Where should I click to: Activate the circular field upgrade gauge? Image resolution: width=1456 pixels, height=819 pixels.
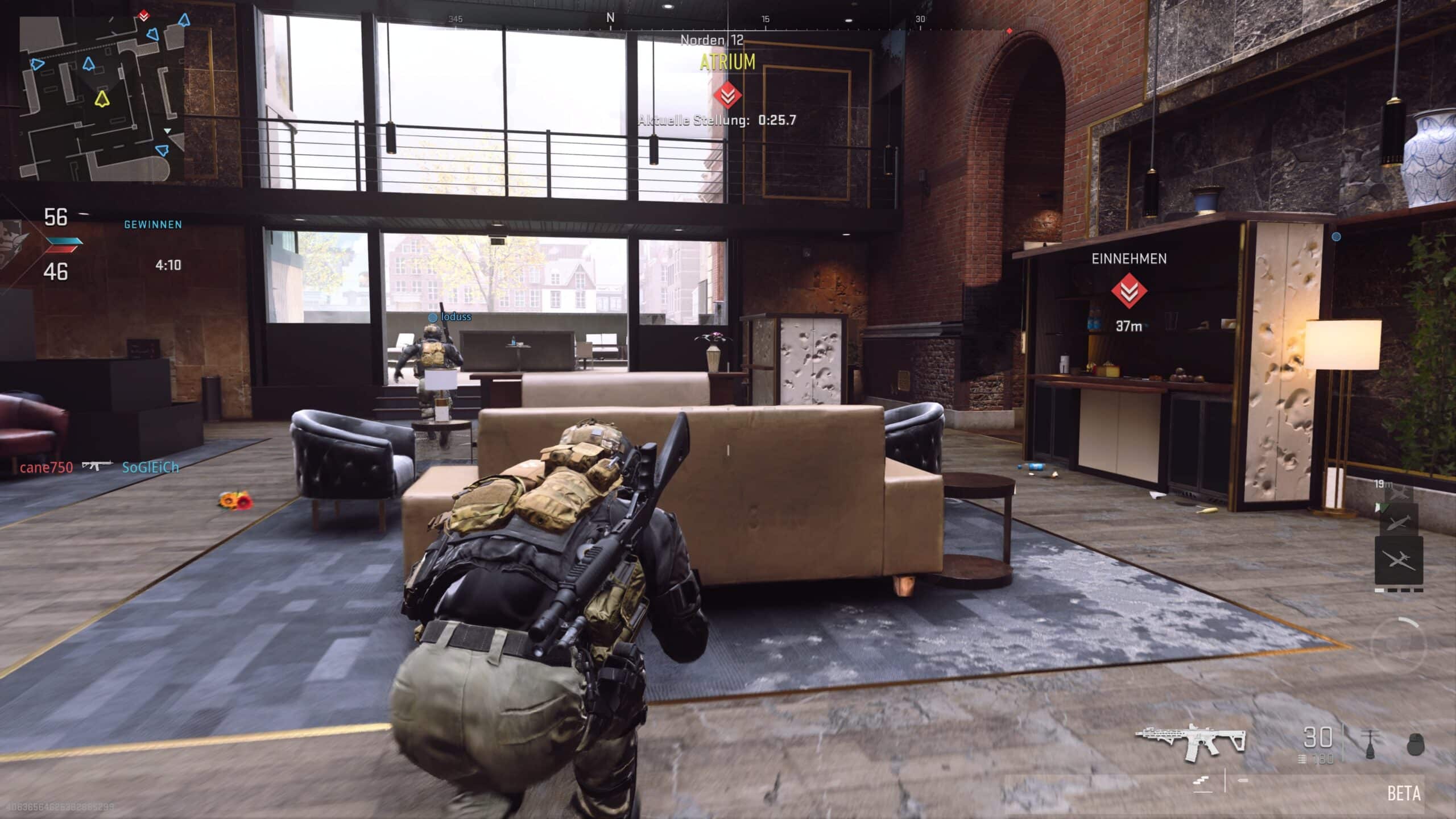[x=1400, y=645]
